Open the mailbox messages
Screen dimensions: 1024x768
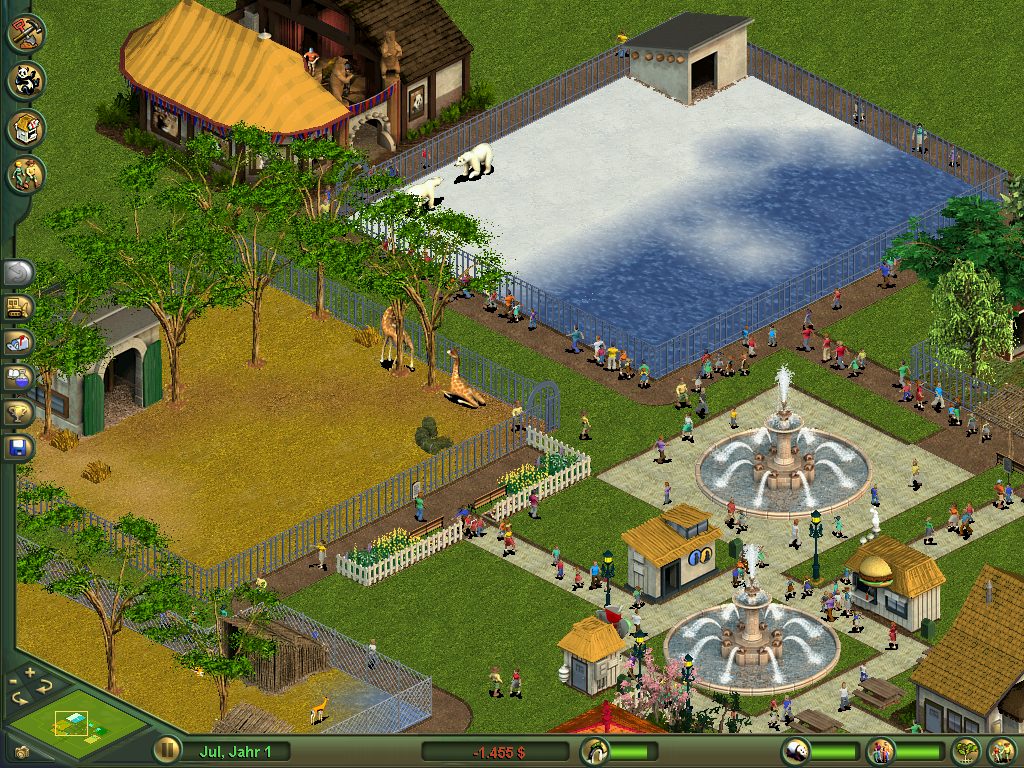coord(19,342)
